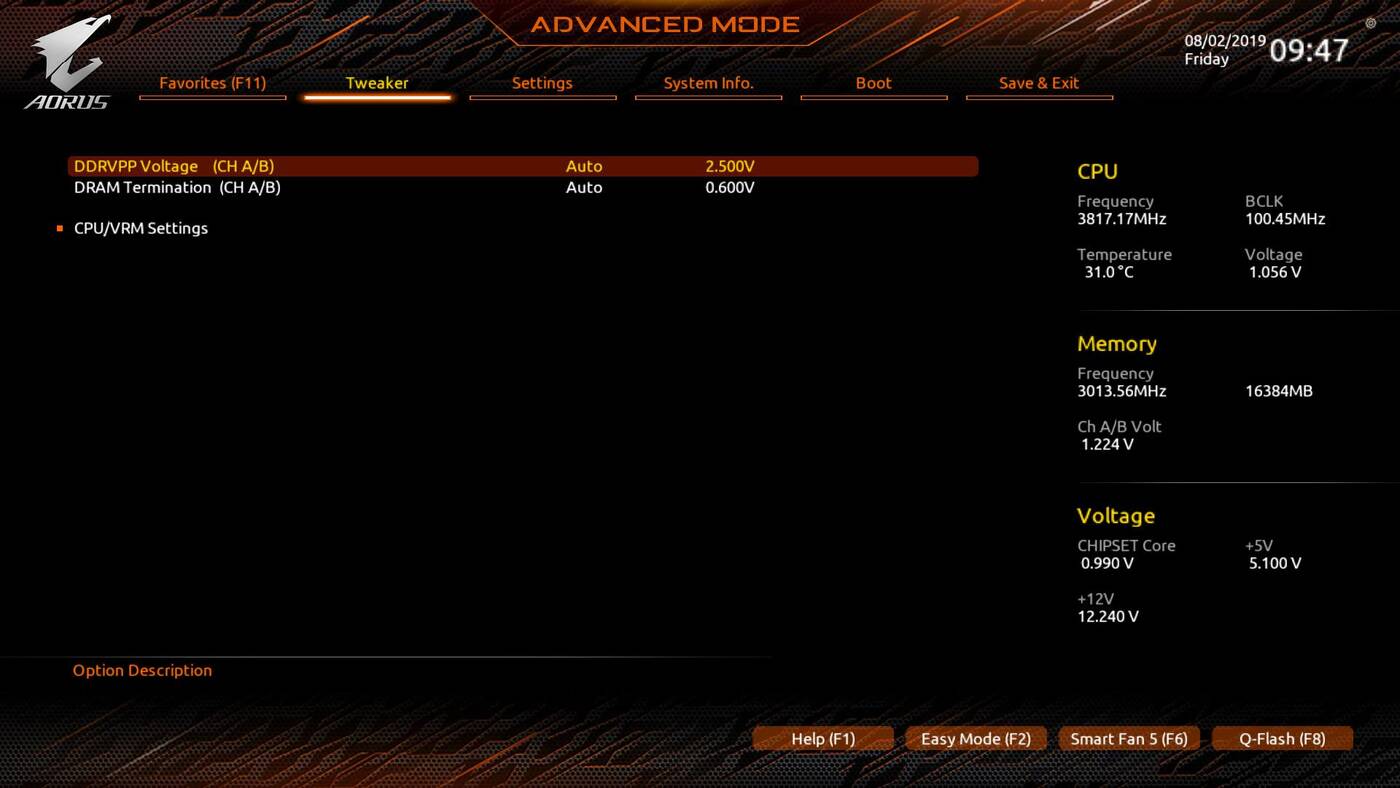
Task: Go to the Settings tab
Action: point(542,83)
